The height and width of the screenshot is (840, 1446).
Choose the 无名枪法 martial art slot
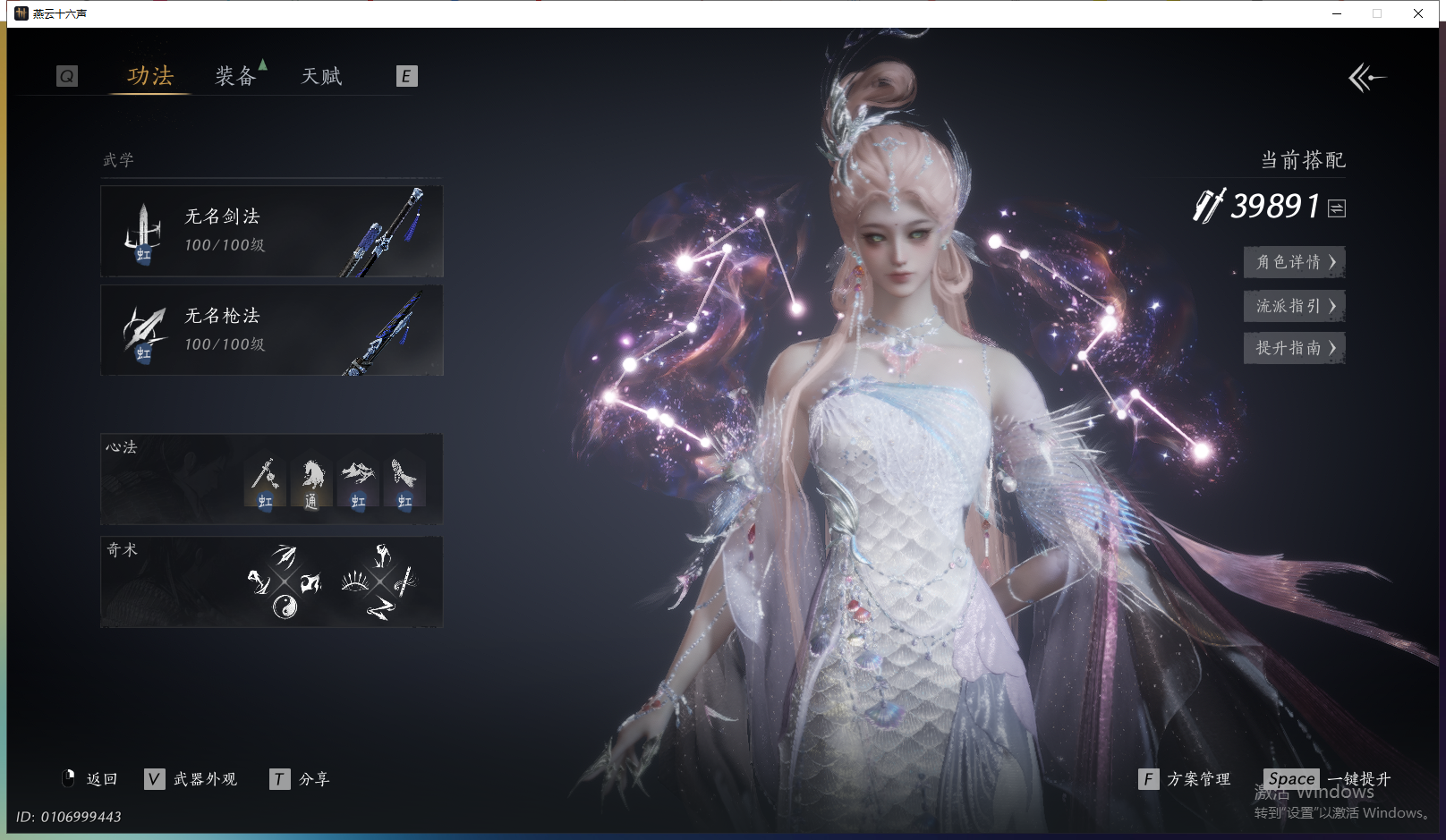271,331
